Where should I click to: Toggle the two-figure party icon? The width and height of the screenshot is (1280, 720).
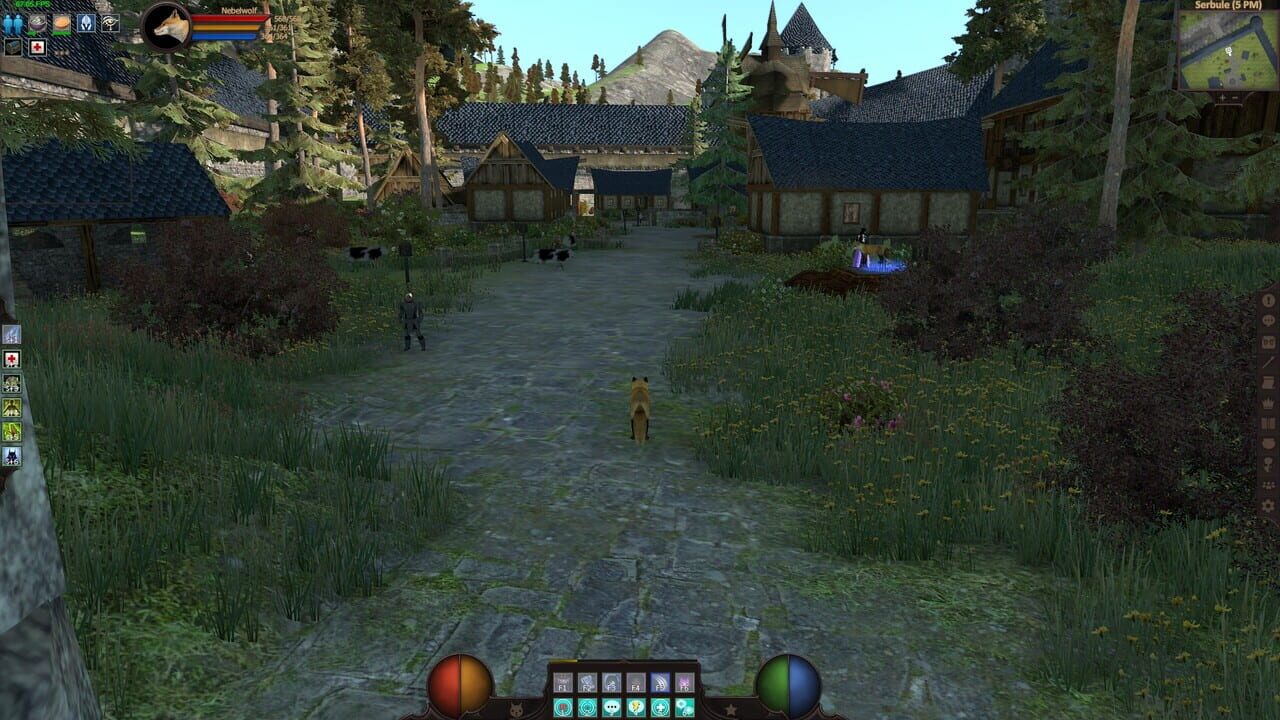(x=13, y=23)
